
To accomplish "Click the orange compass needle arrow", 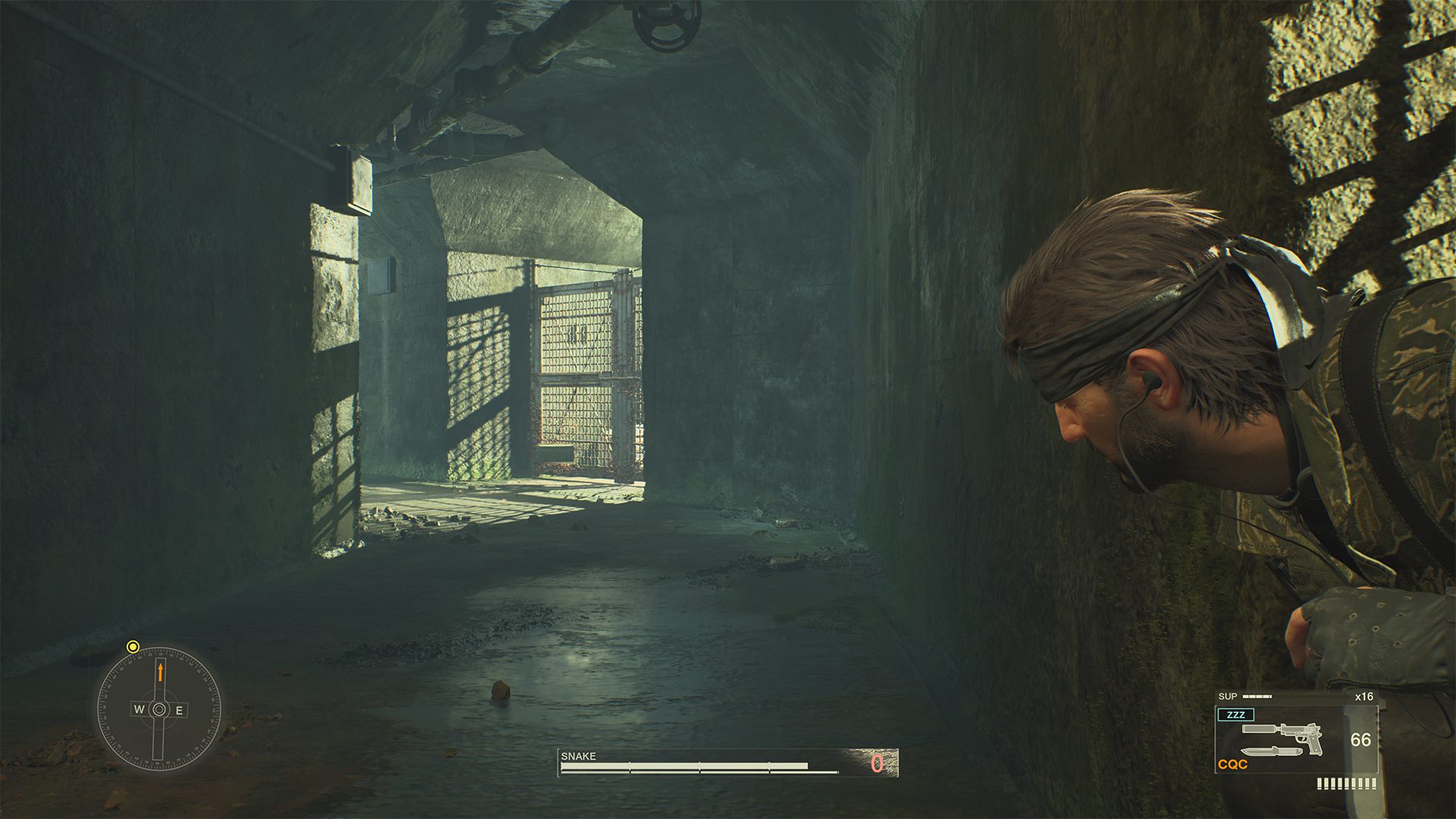I will (x=161, y=673).
